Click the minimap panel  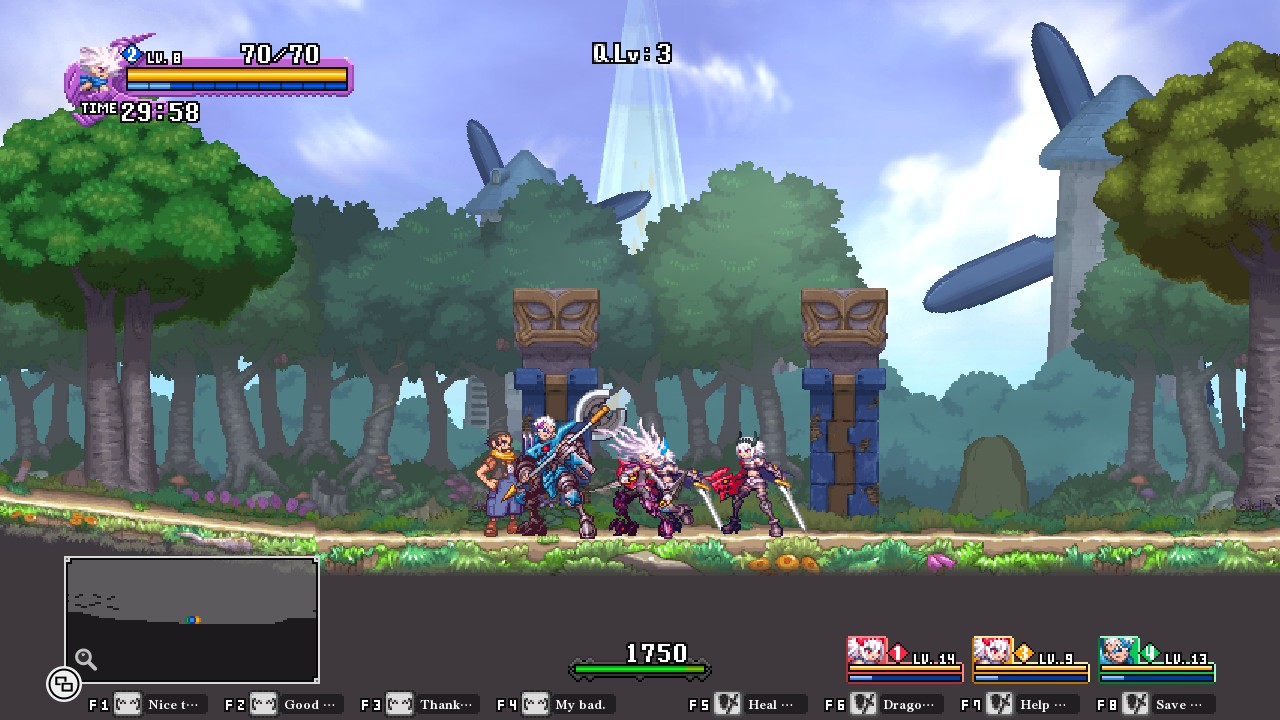[192, 620]
